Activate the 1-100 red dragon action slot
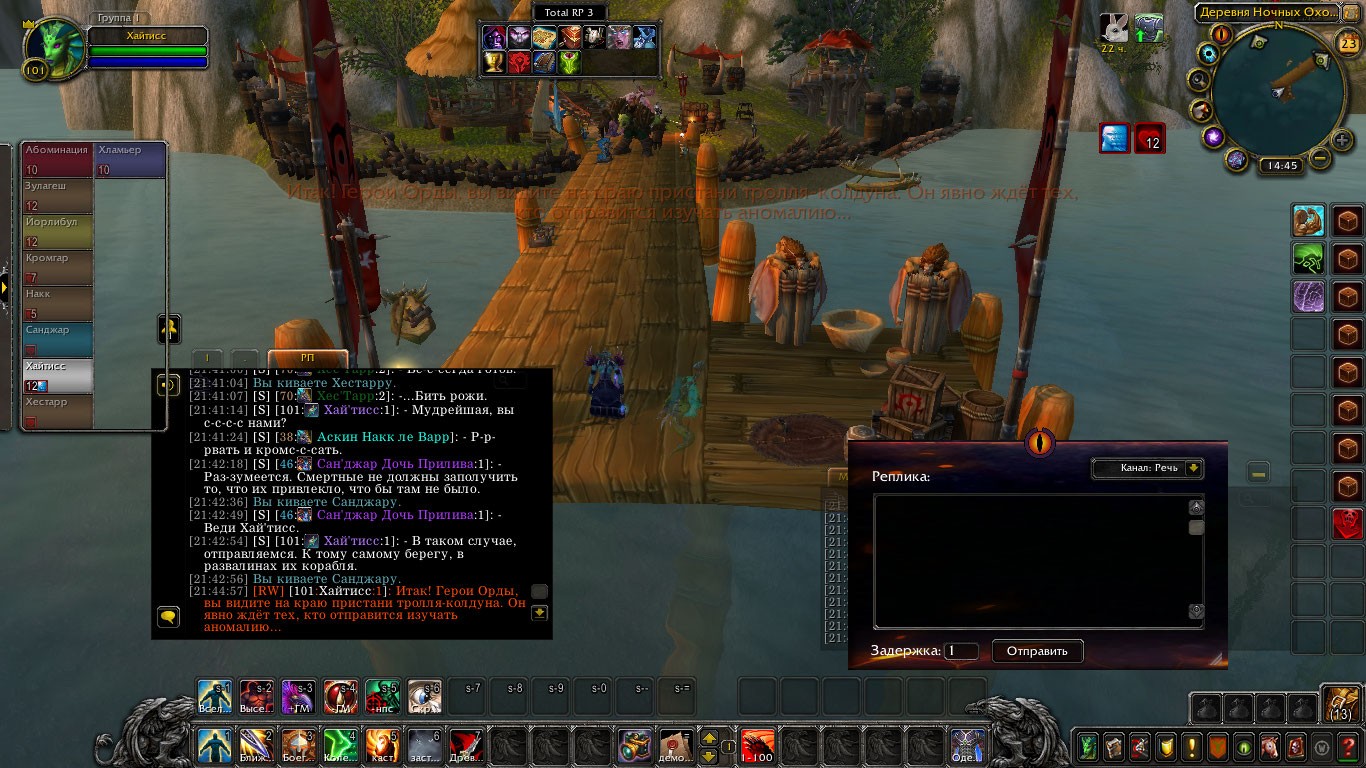 (756, 746)
